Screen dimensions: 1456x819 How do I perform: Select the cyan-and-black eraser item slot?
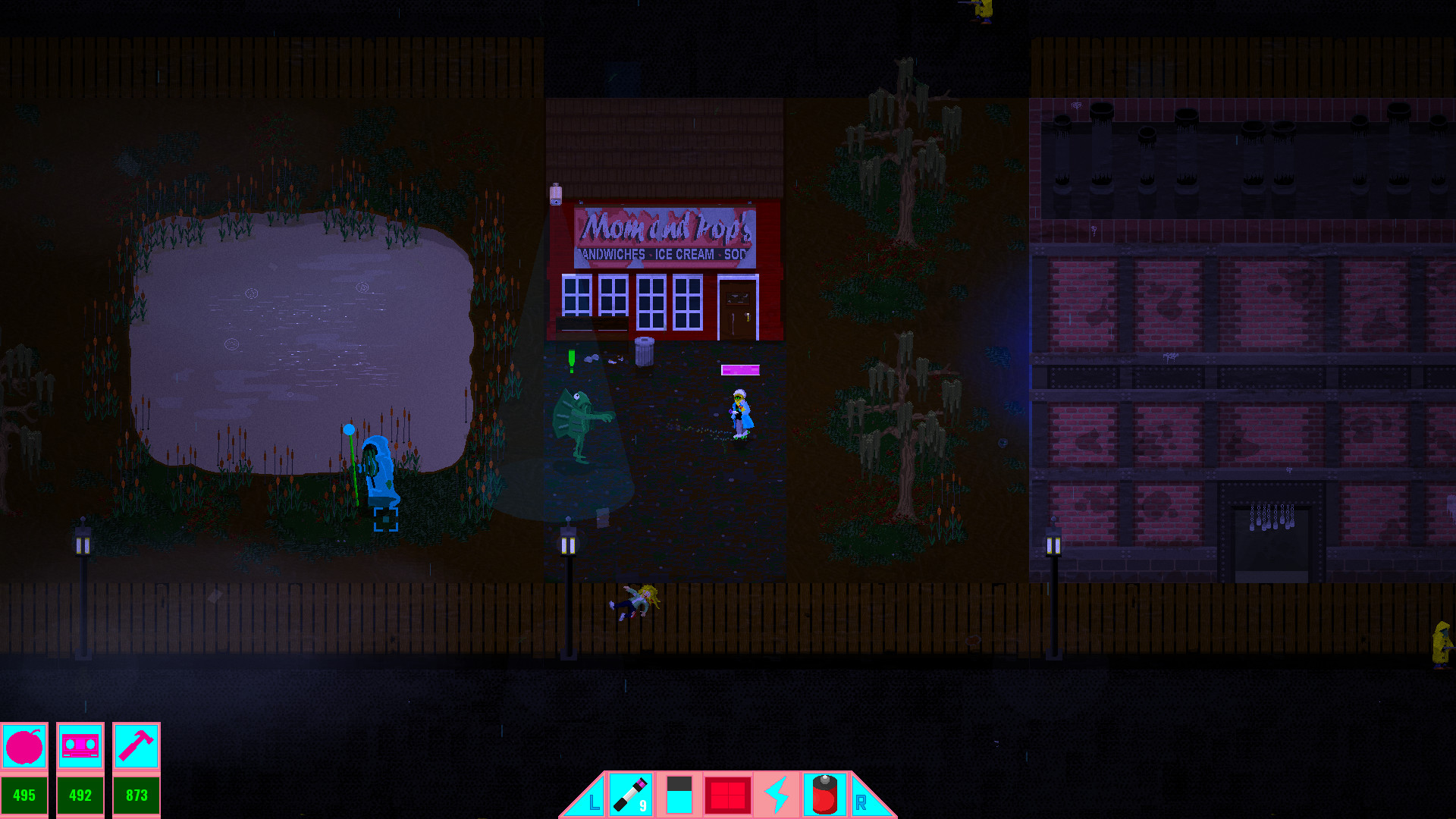pyautogui.click(x=679, y=795)
